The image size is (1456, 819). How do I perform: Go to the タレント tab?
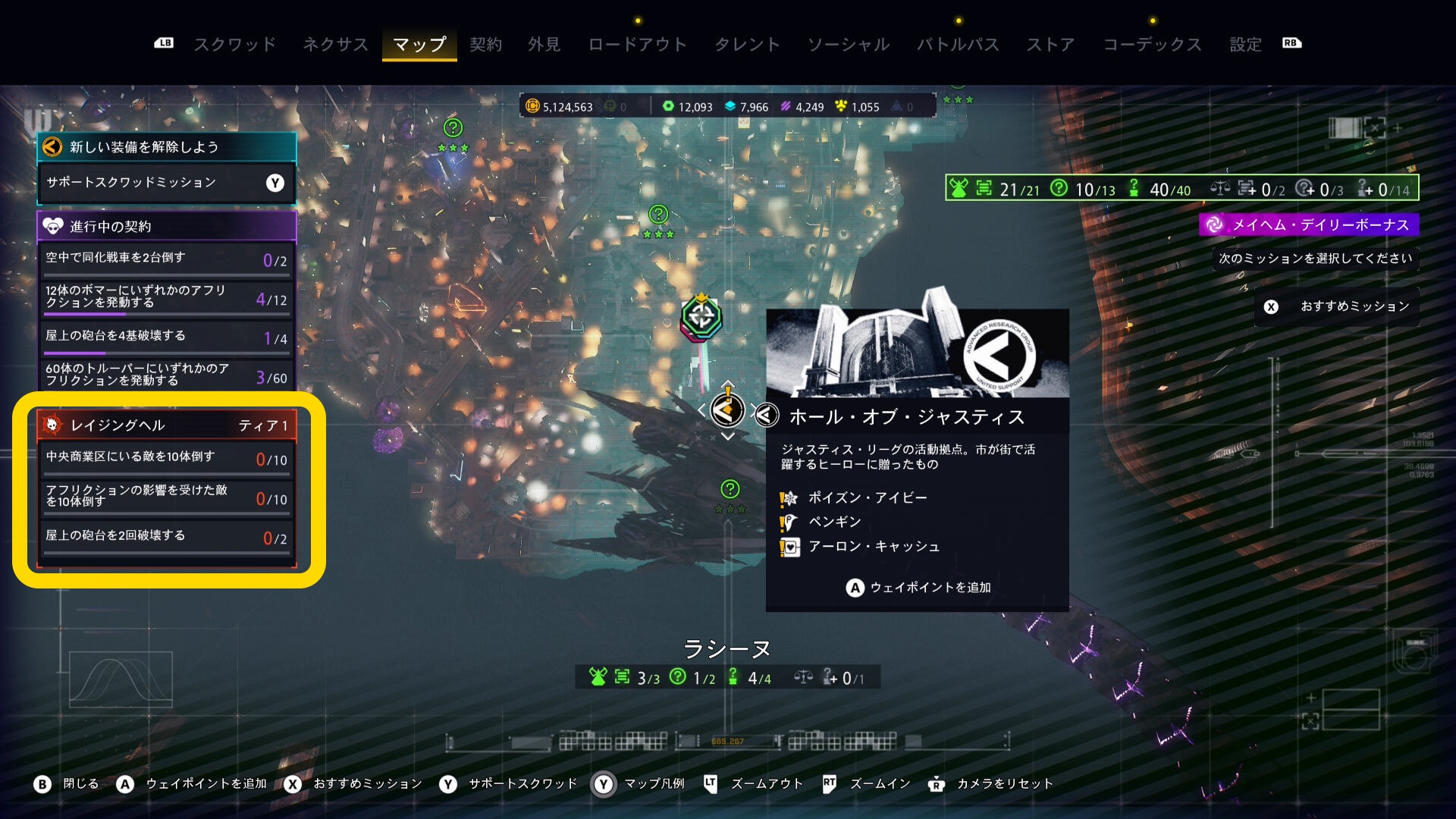747,45
